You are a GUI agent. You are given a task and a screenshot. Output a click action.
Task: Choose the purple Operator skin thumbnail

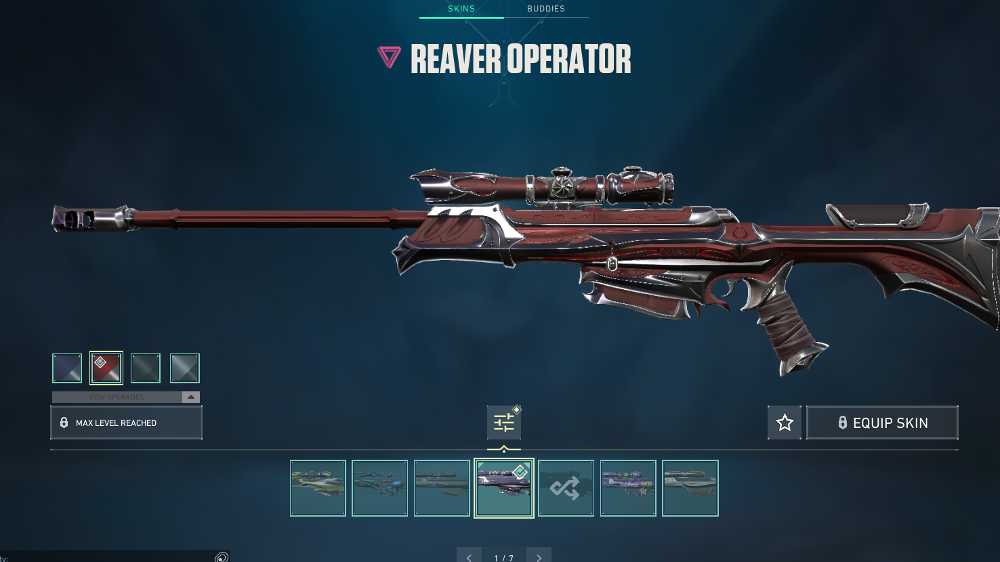click(x=628, y=488)
